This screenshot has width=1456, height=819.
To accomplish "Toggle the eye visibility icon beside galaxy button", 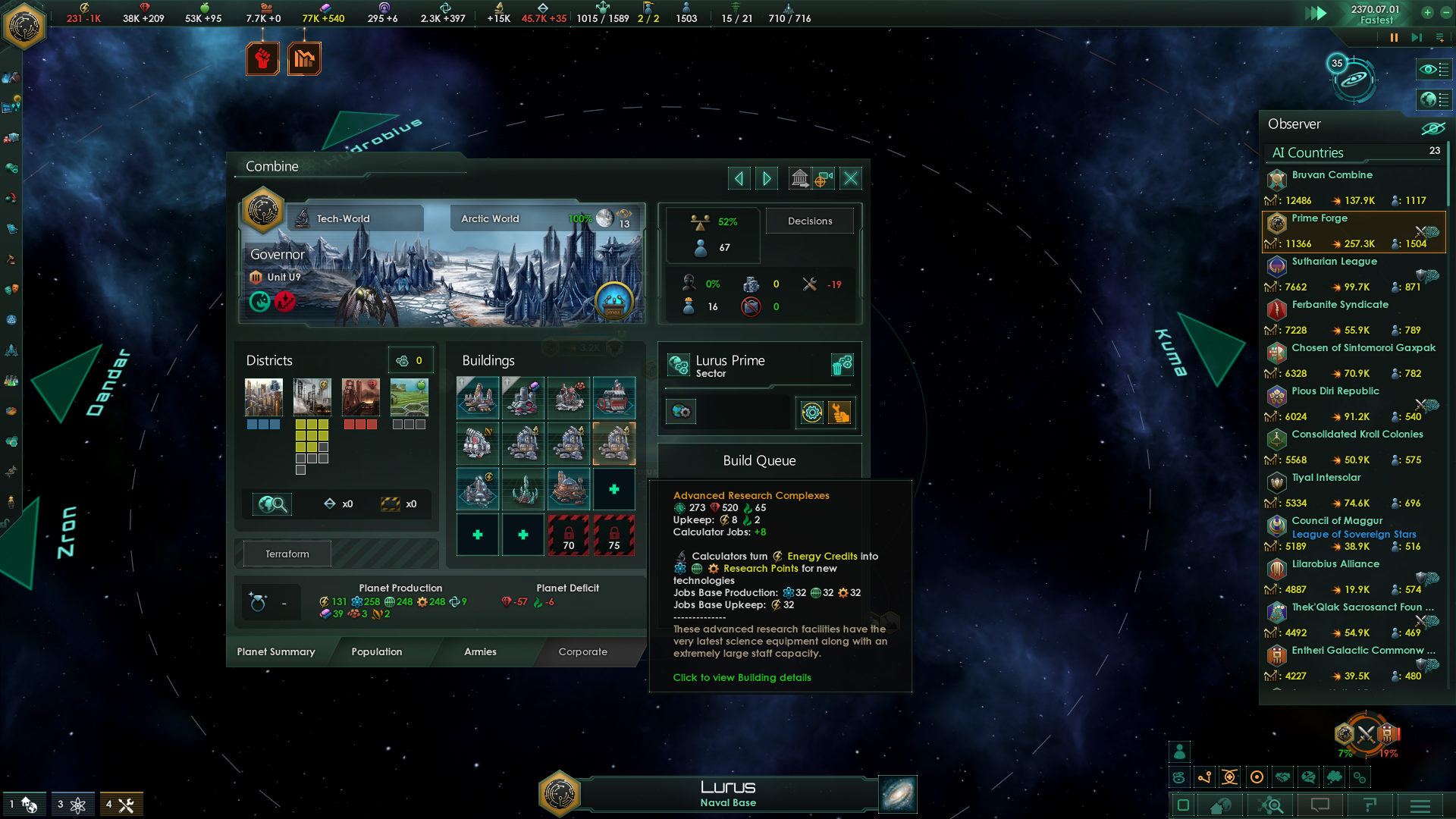I will click(1432, 69).
